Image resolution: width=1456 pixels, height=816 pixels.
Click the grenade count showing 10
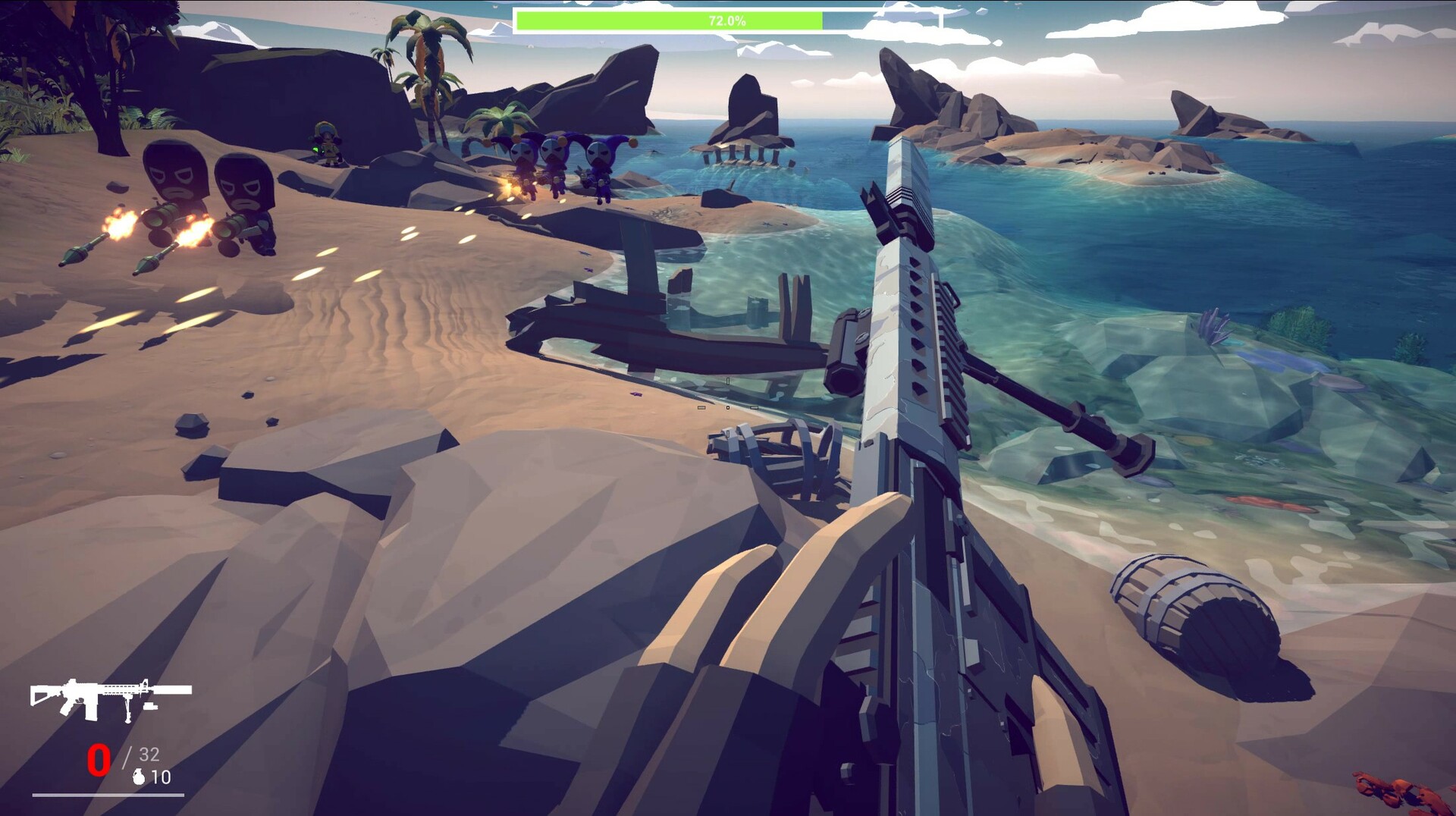click(162, 777)
